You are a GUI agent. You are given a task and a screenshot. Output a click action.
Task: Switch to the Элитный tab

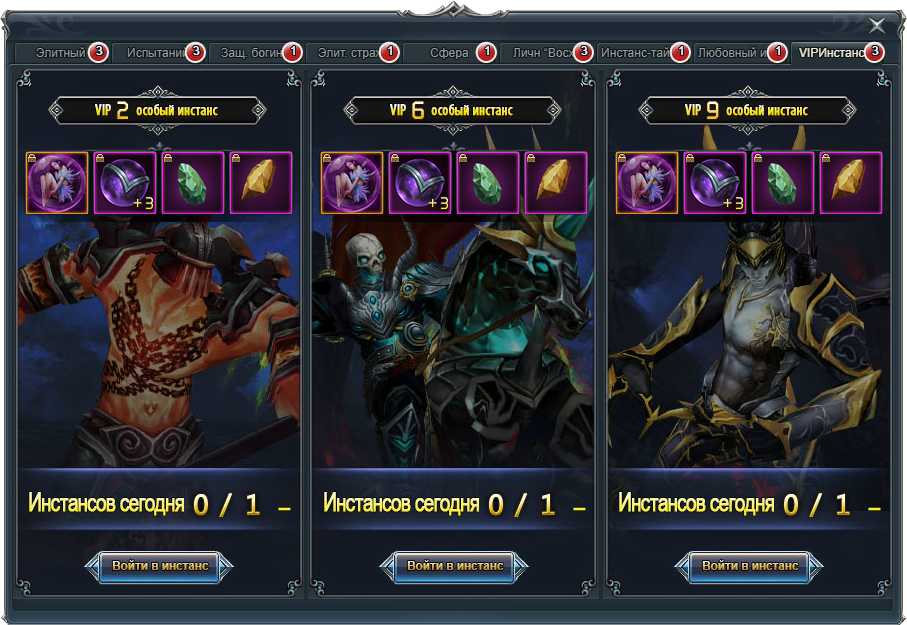[62, 53]
